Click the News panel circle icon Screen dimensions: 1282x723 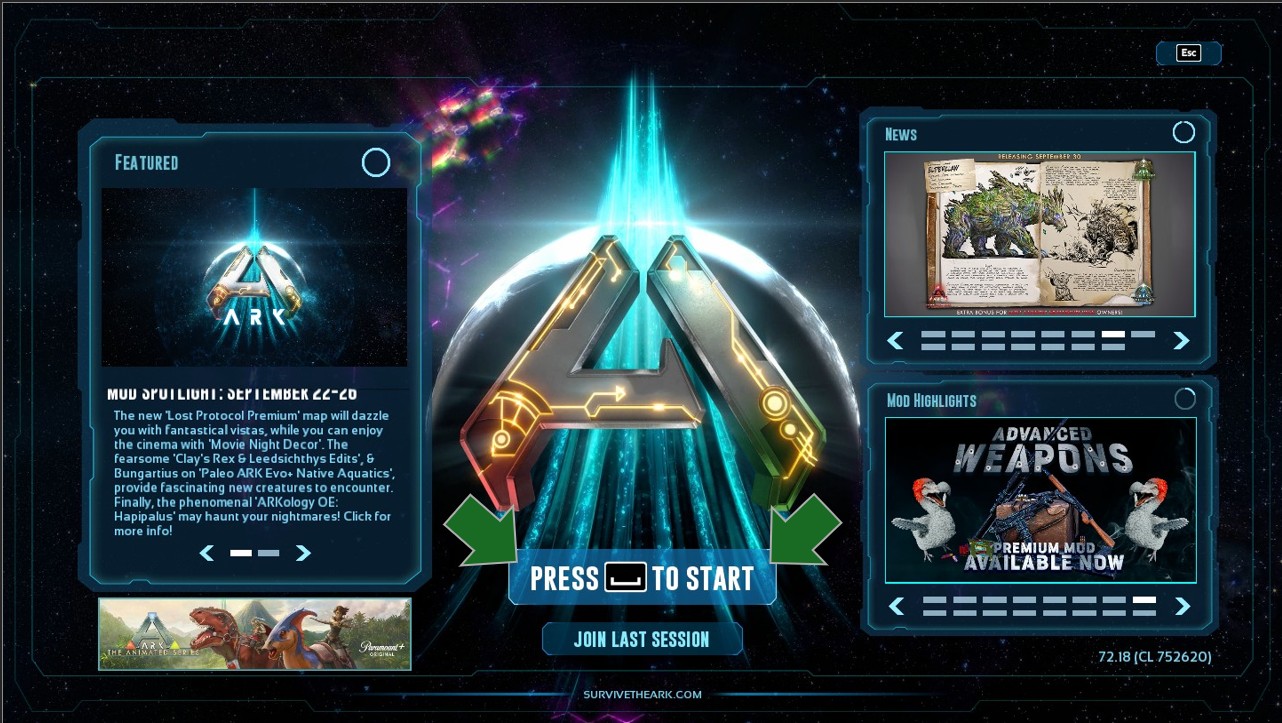1183,132
